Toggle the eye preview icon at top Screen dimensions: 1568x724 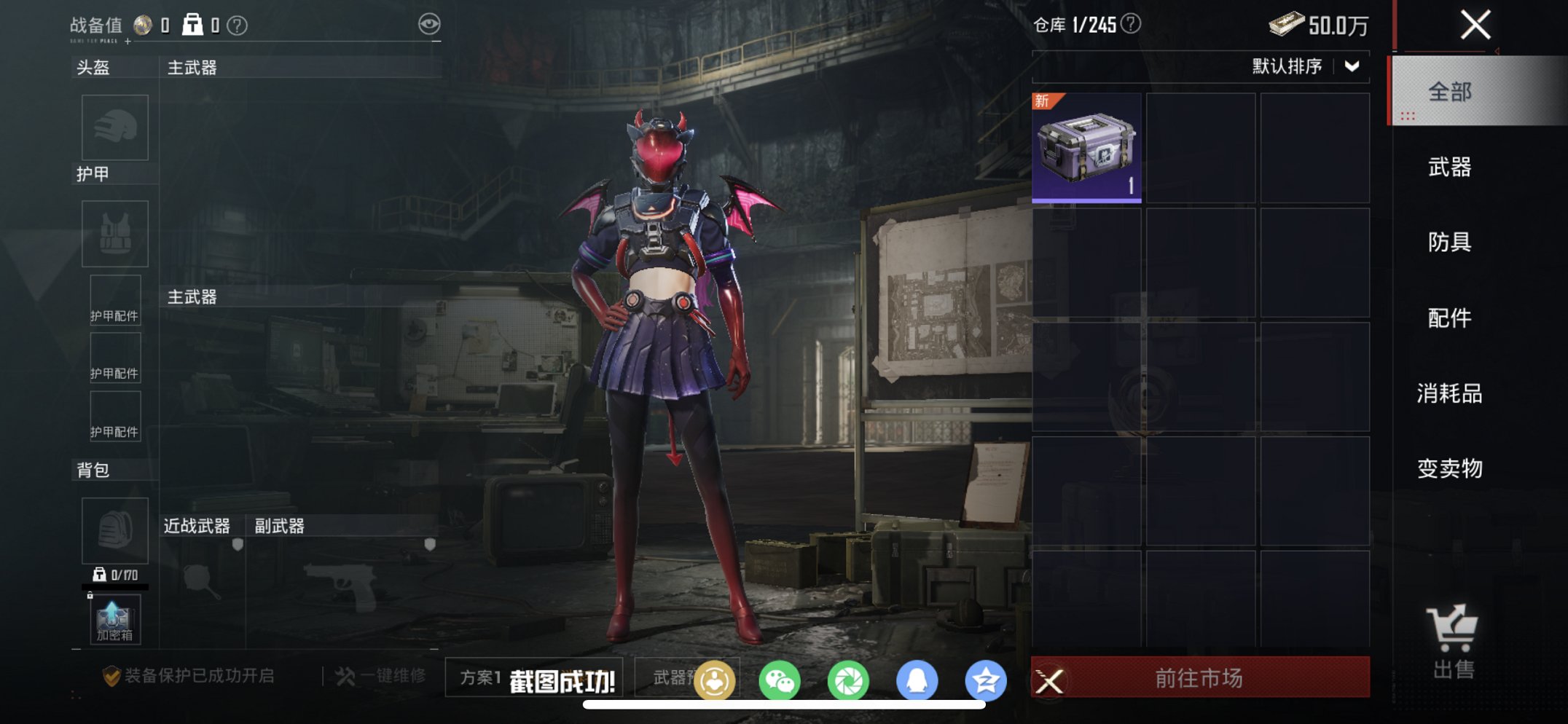coord(430,23)
